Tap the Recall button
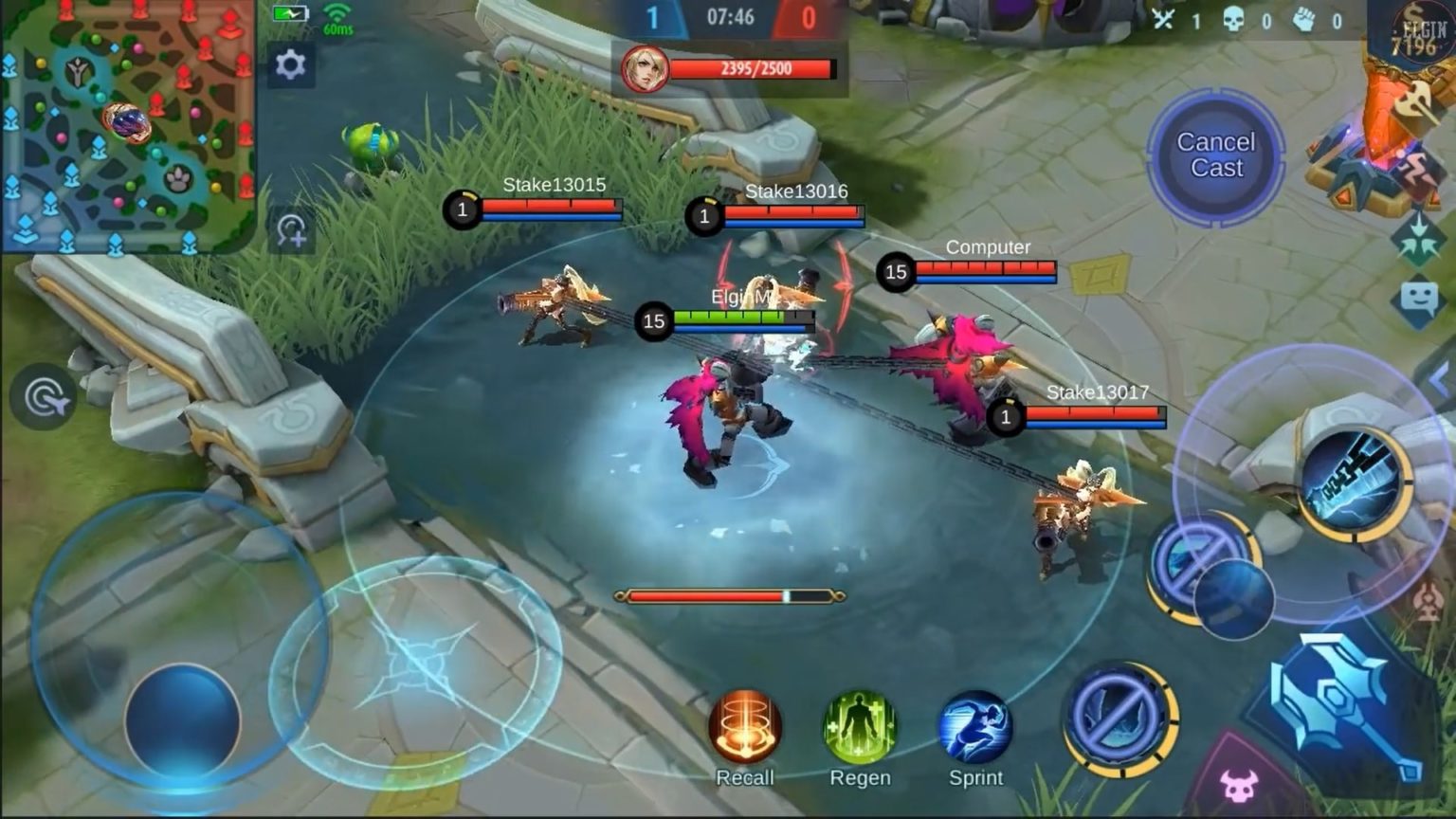Screen dimensions: 1456x819 [x=745, y=725]
